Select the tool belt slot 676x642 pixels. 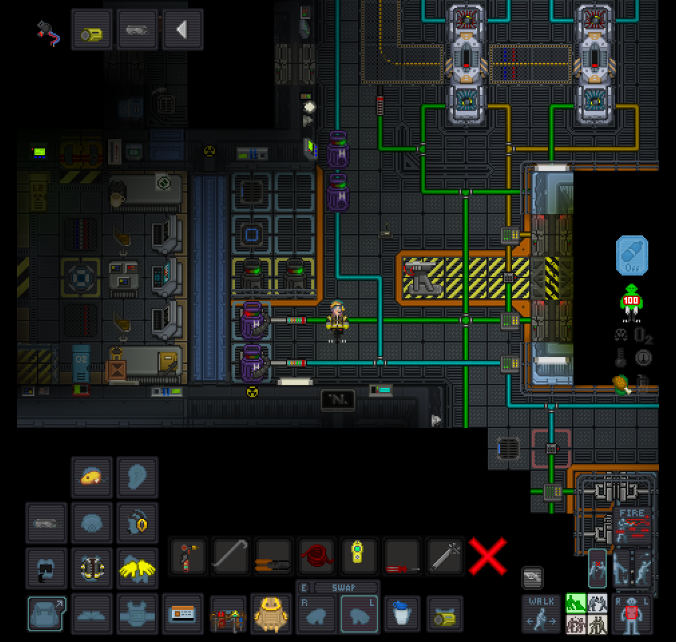pyautogui.click(x=228, y=611)
